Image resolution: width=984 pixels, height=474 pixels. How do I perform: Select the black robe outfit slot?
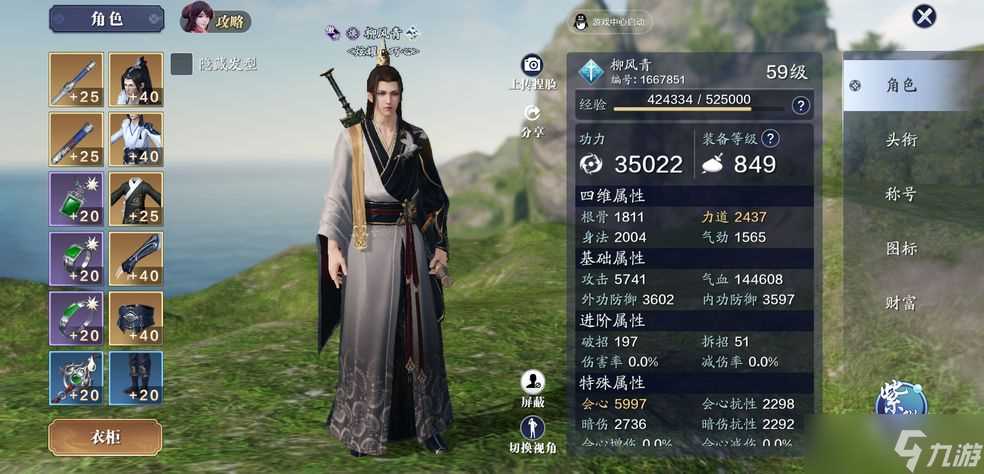(x=136, y=199)
